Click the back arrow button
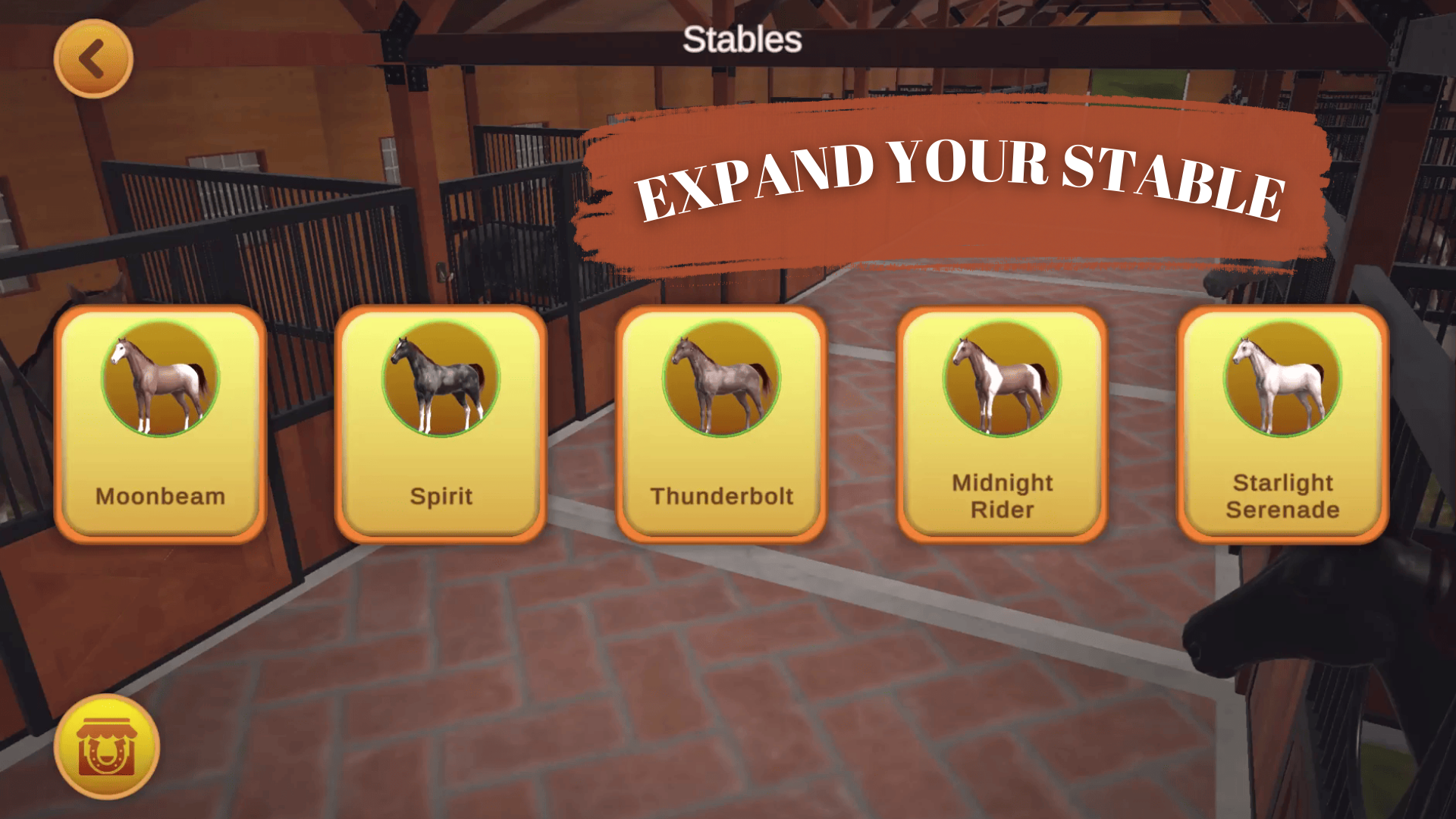Screen dimensions: 1456x819 (x=93, y=59)
